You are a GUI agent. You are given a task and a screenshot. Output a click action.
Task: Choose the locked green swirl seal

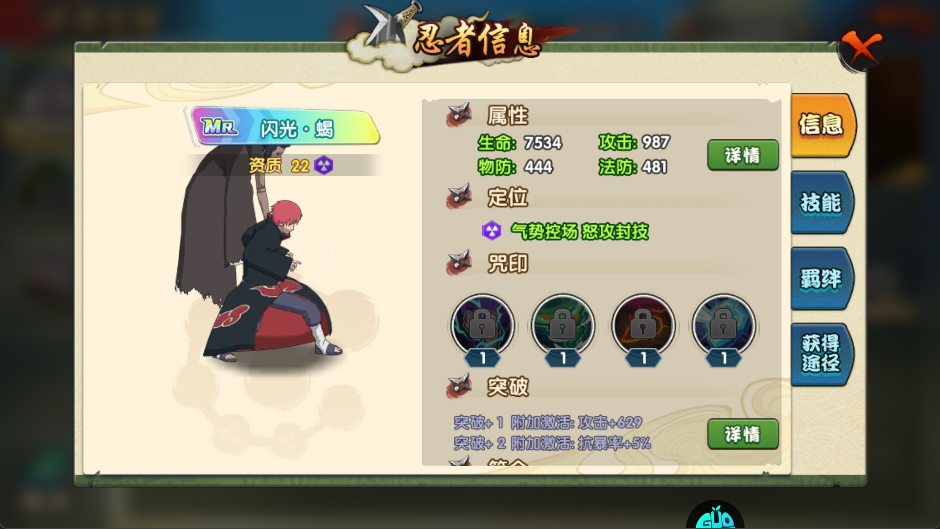click(563, 325)
